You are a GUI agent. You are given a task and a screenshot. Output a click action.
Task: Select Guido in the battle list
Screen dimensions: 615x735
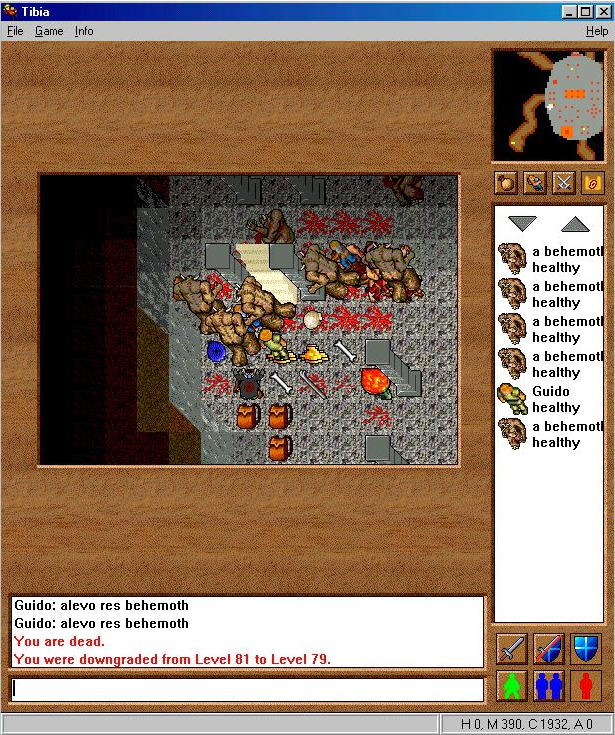550,399
